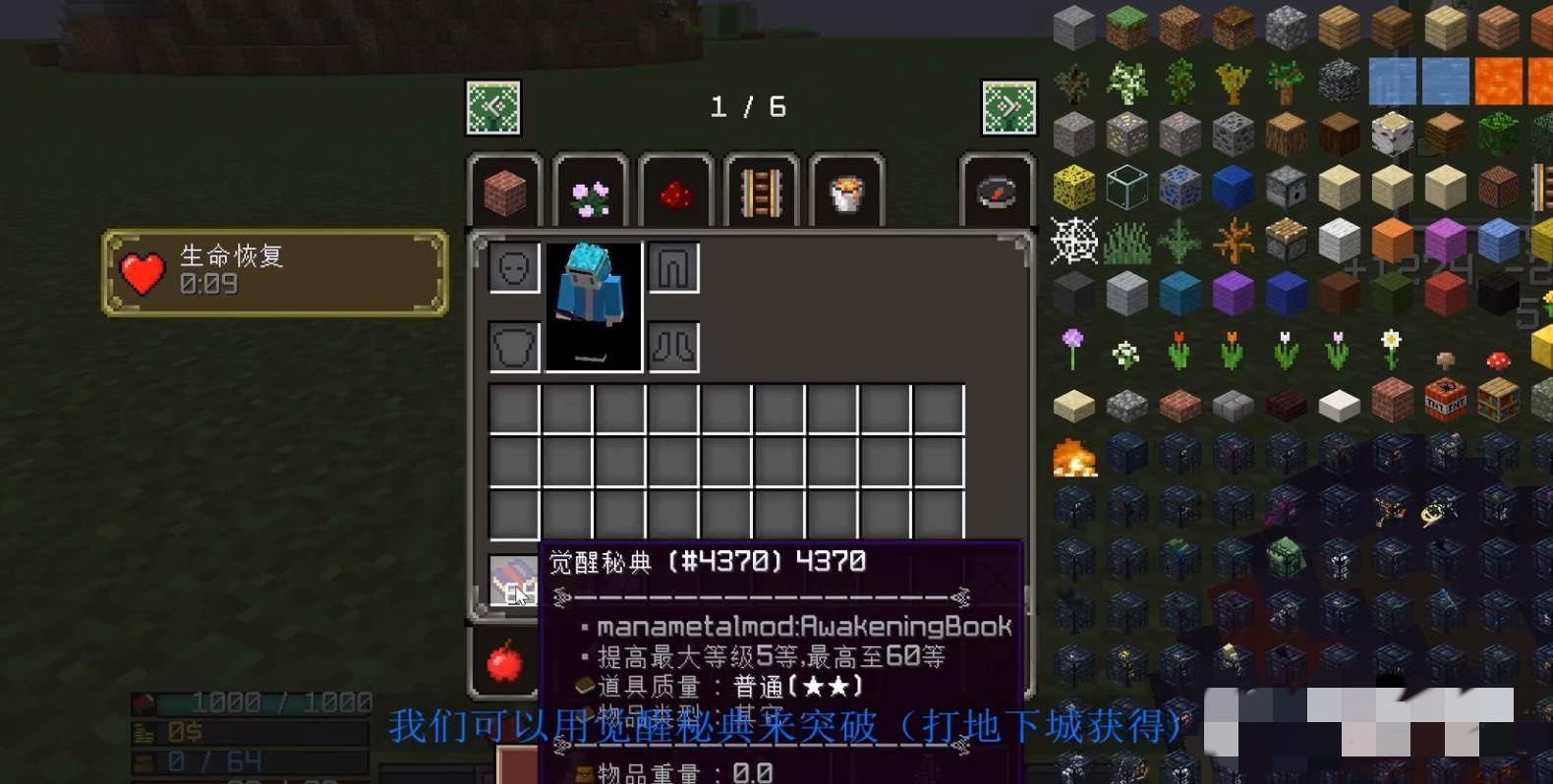Select the red mushroom in item panel
Screen dimensions: 1553x784
pyautogui.click(x=1498, y=361)
